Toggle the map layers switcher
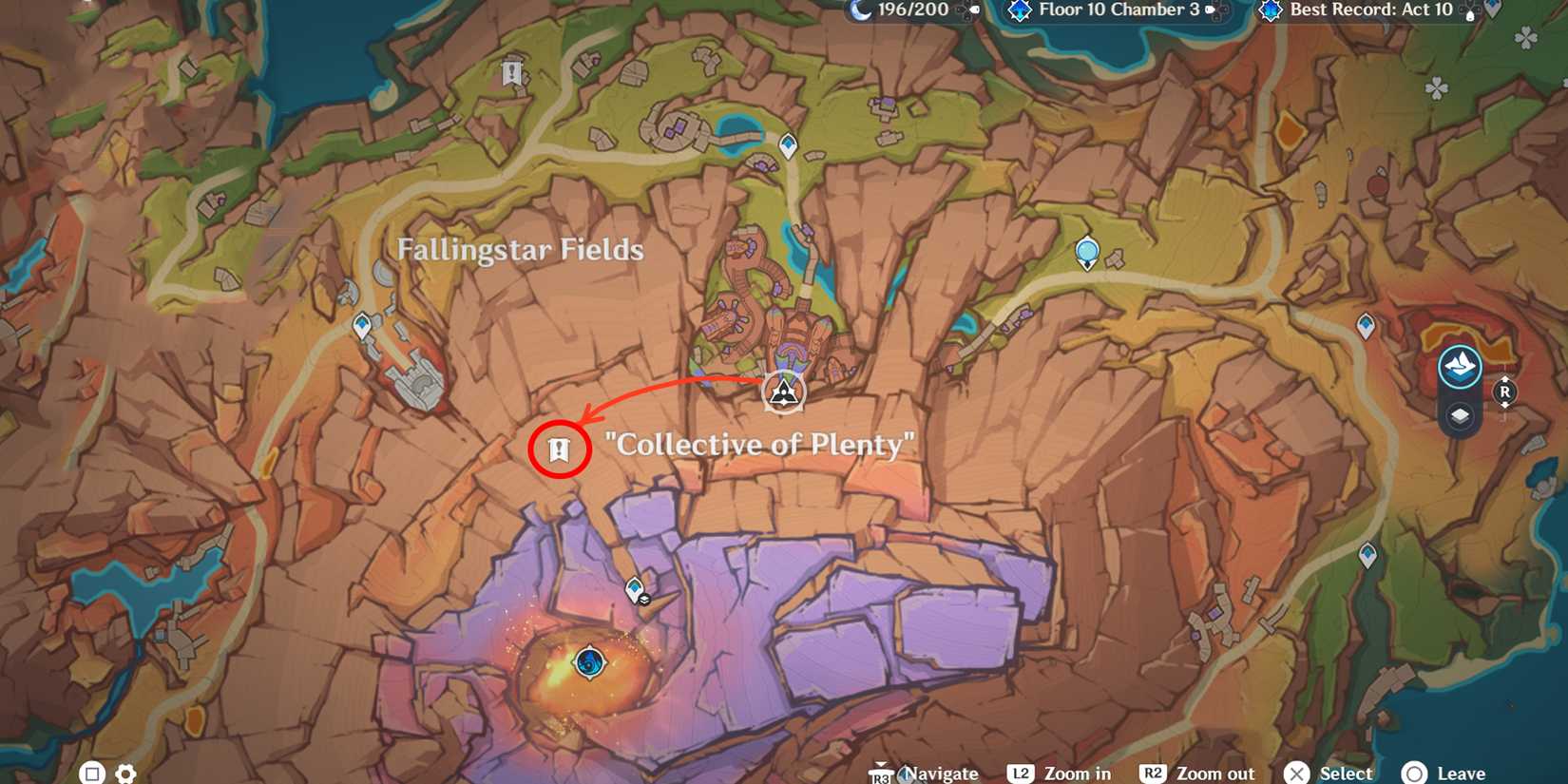Image resolution: width=1568 pixels, height=784 pixels. tap(1461, 415)
